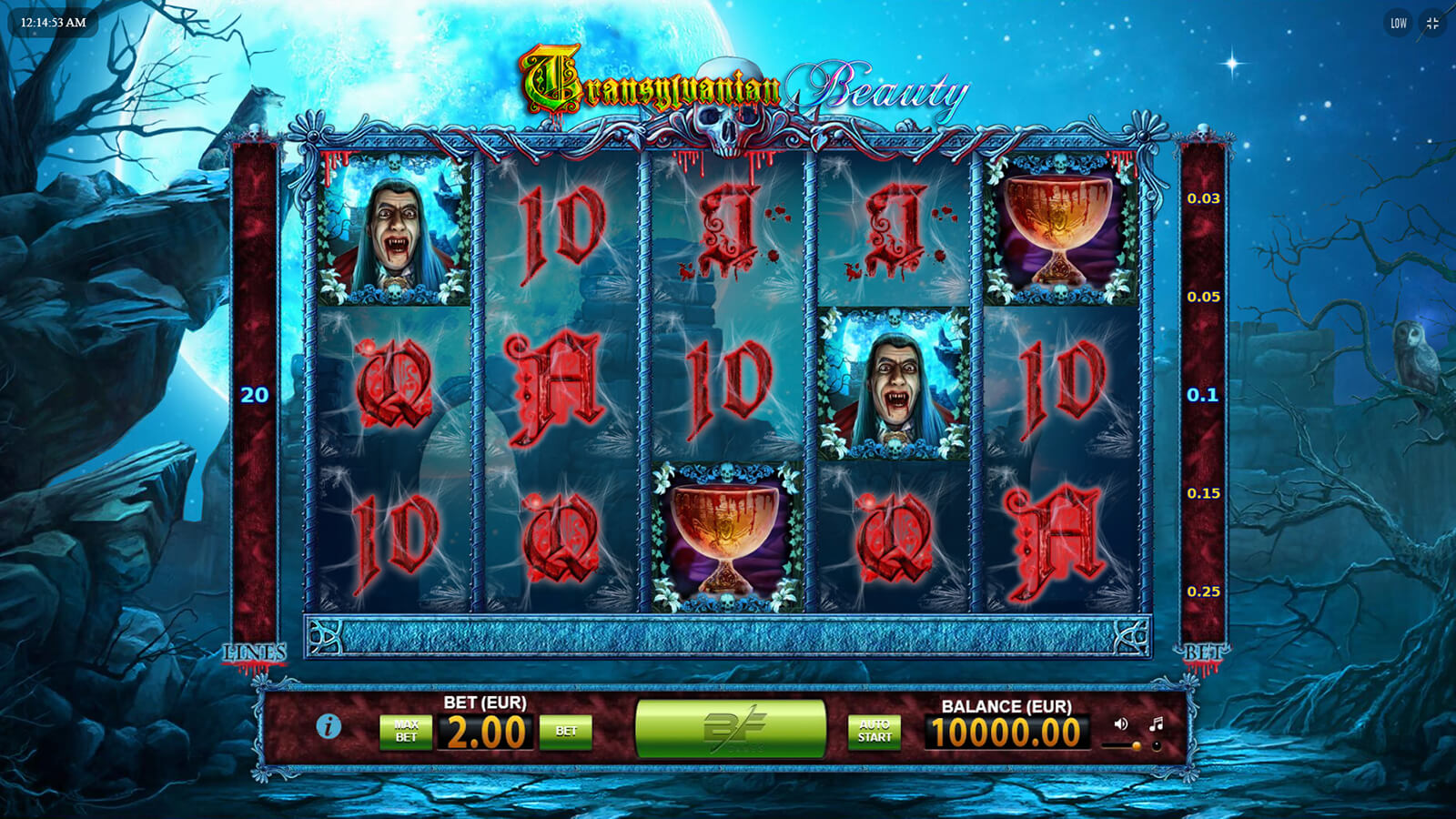The image size is (1456, 819).
Task: Open the info paytable icon
Action: (x=329, y=726)
